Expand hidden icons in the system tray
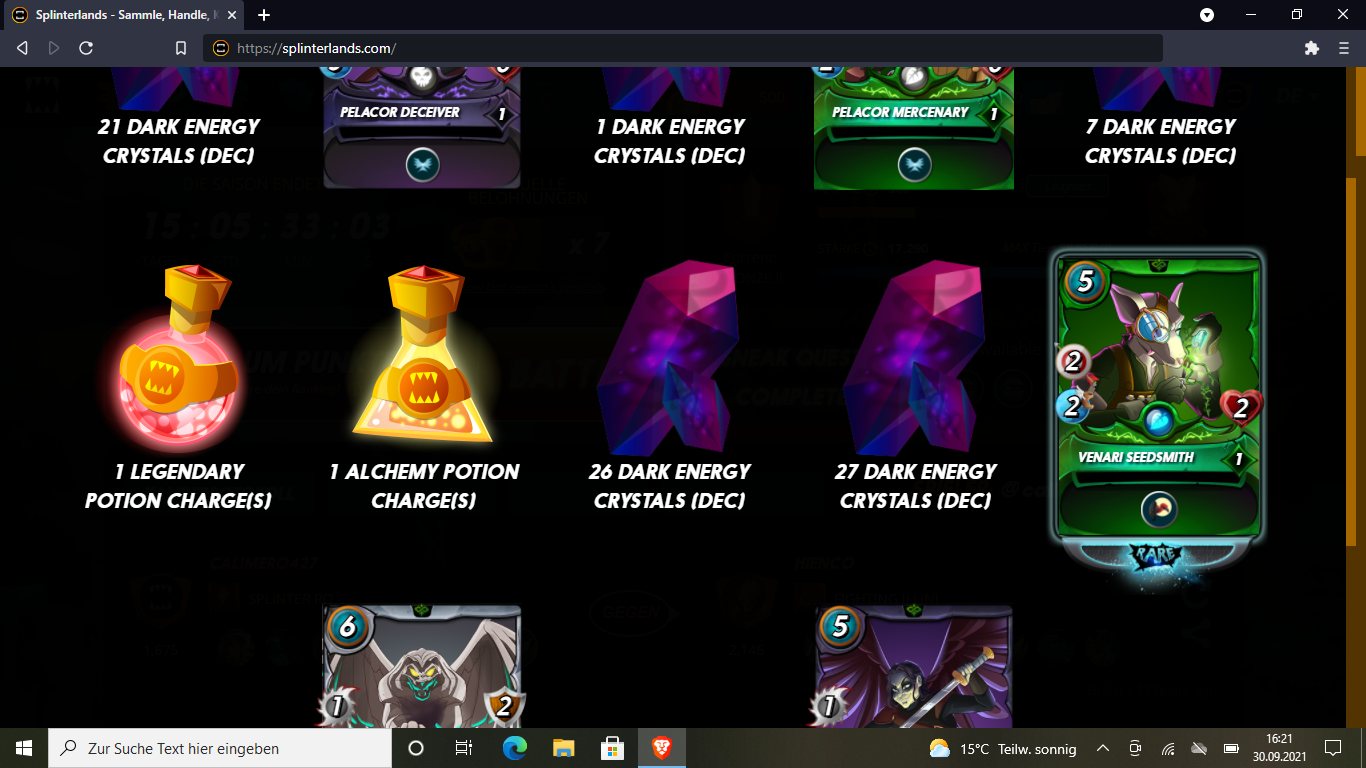 click(1101, 748)
